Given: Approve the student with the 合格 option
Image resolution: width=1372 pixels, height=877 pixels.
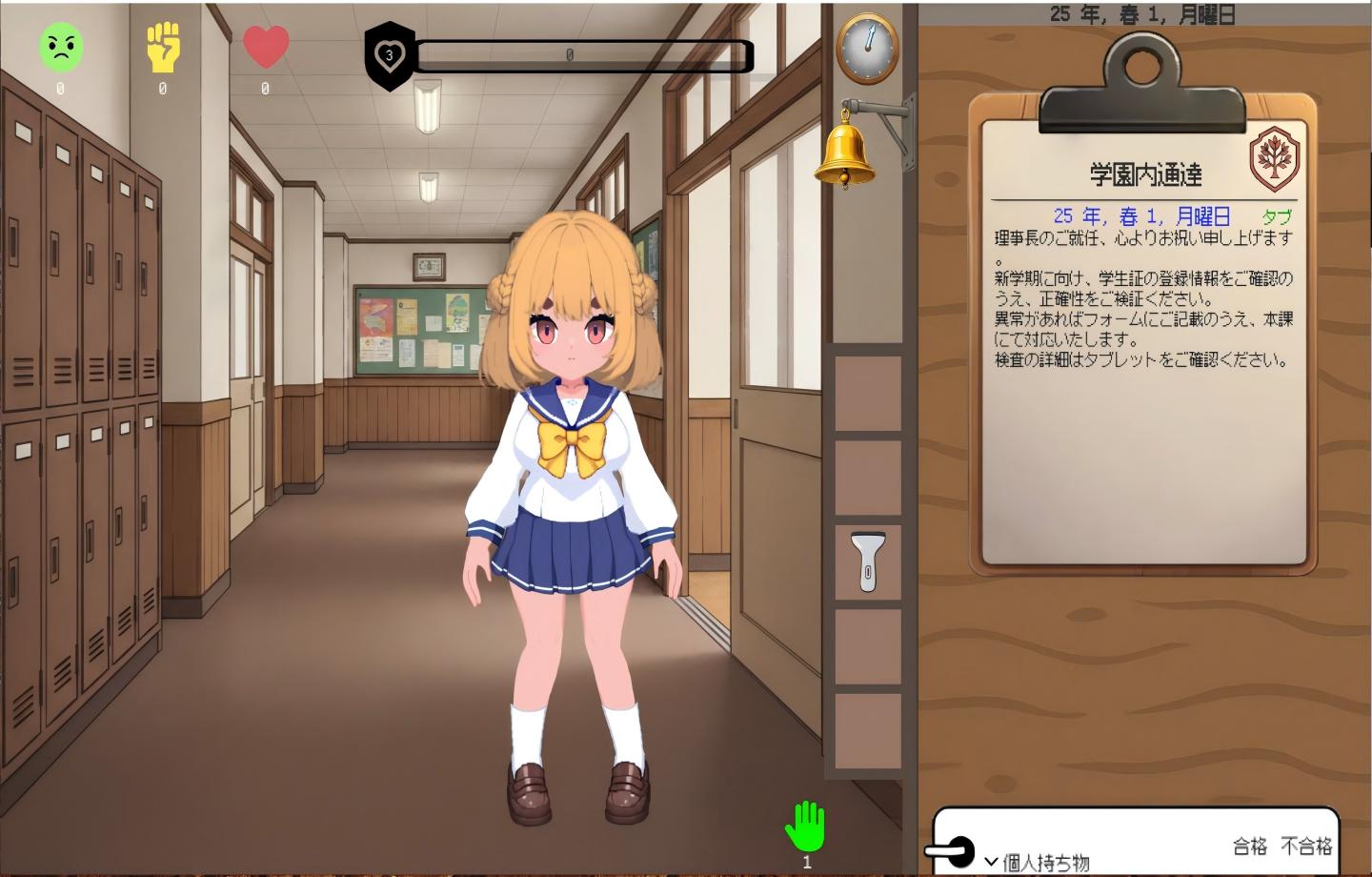Looking at the screenshot, I should [x=1249, y=844].
